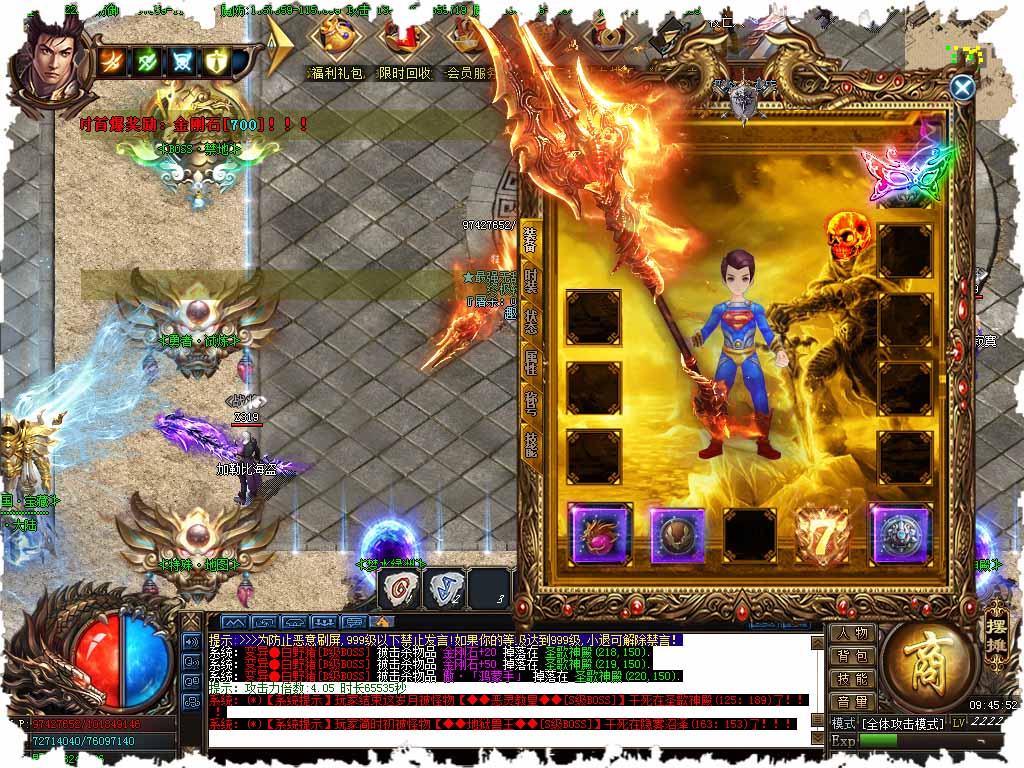Image resolution: width=1024 pixels, height=768 pixels.
Task: Choose the brown horned helmet slot
Action: tap(678, 535)
